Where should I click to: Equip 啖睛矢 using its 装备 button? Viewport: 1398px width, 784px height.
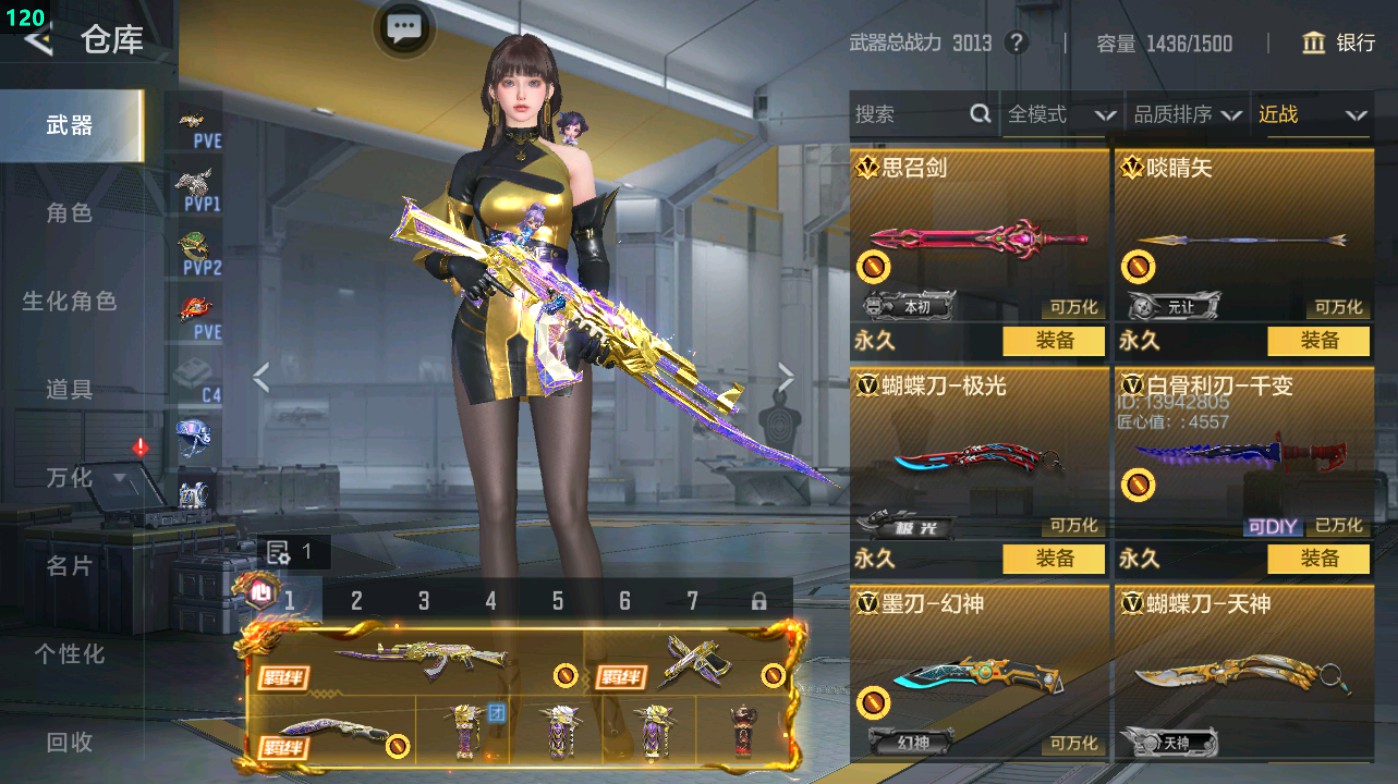point(1320,342)
